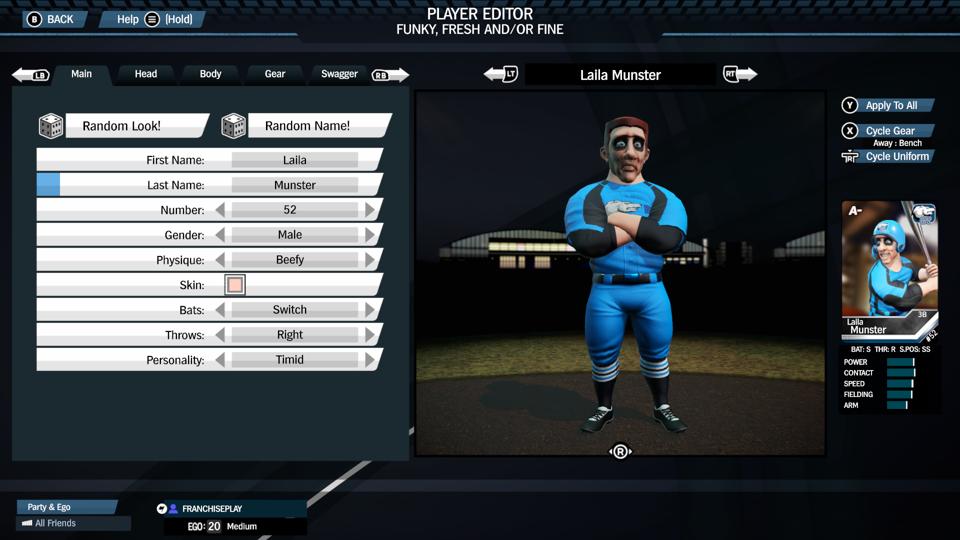Pick the Skin color swatch
This screenshot has height=540, width=960.
pyautogui.click(x=235, y=285)
